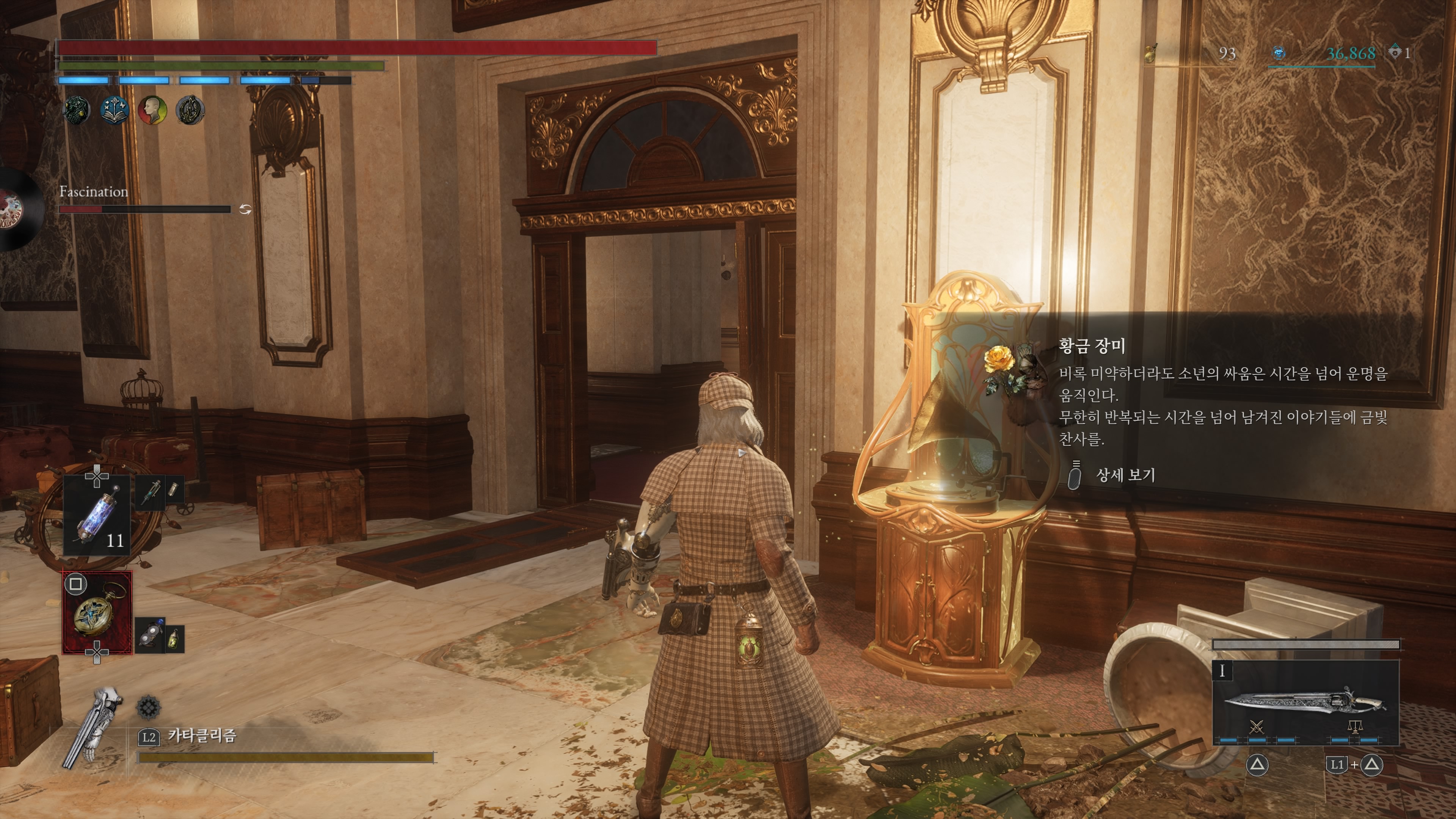Select the grey ring emblem buff icon
Image resolution: width=1456 pixels, height=819 pixels.
[190, 110]
